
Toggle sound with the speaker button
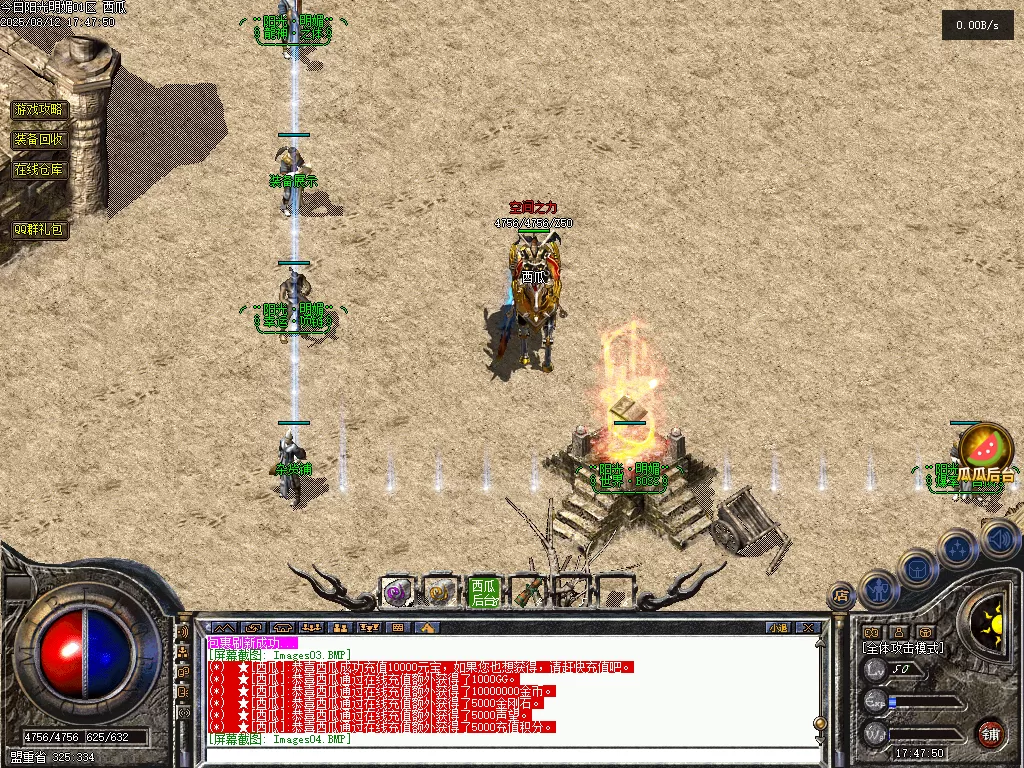point(999,540)
